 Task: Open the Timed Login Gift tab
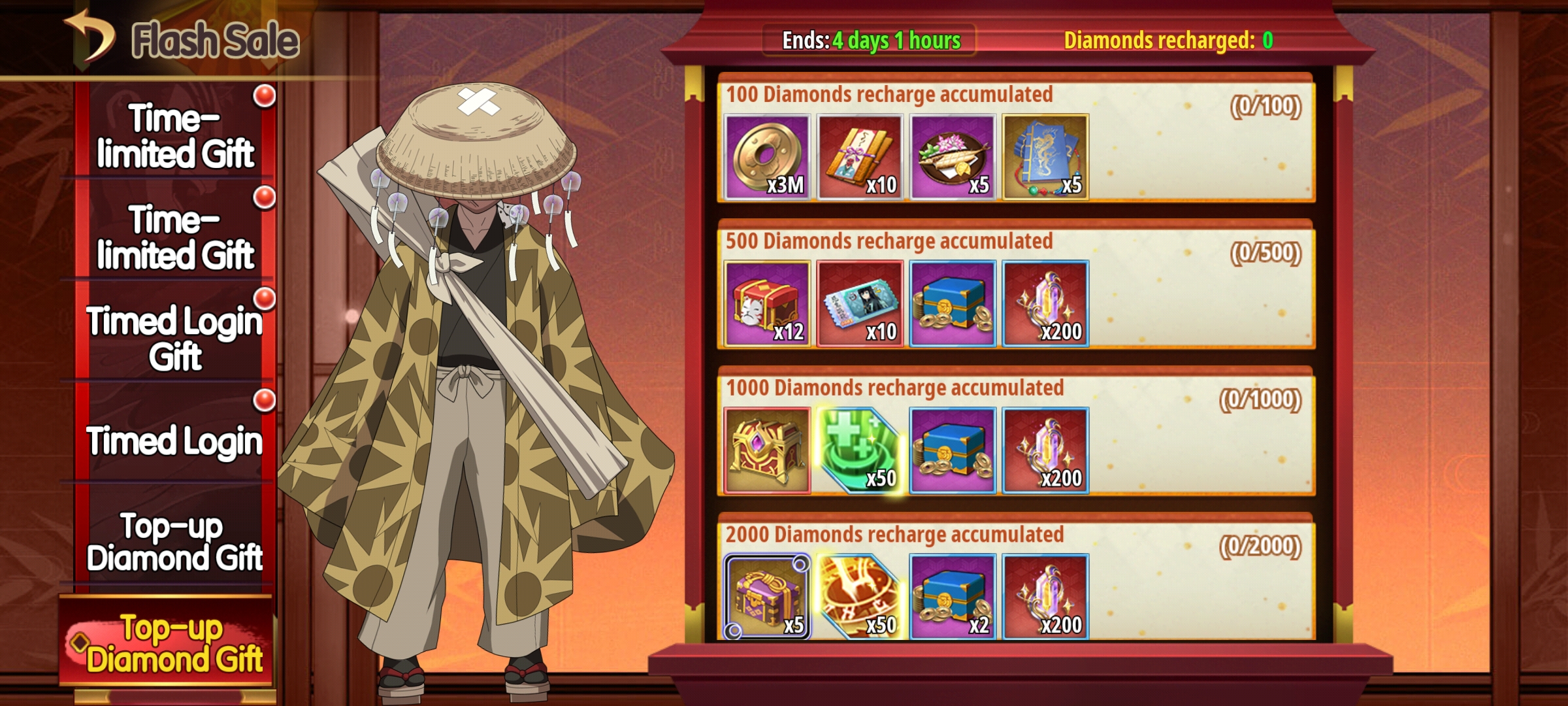click(174, 338)
